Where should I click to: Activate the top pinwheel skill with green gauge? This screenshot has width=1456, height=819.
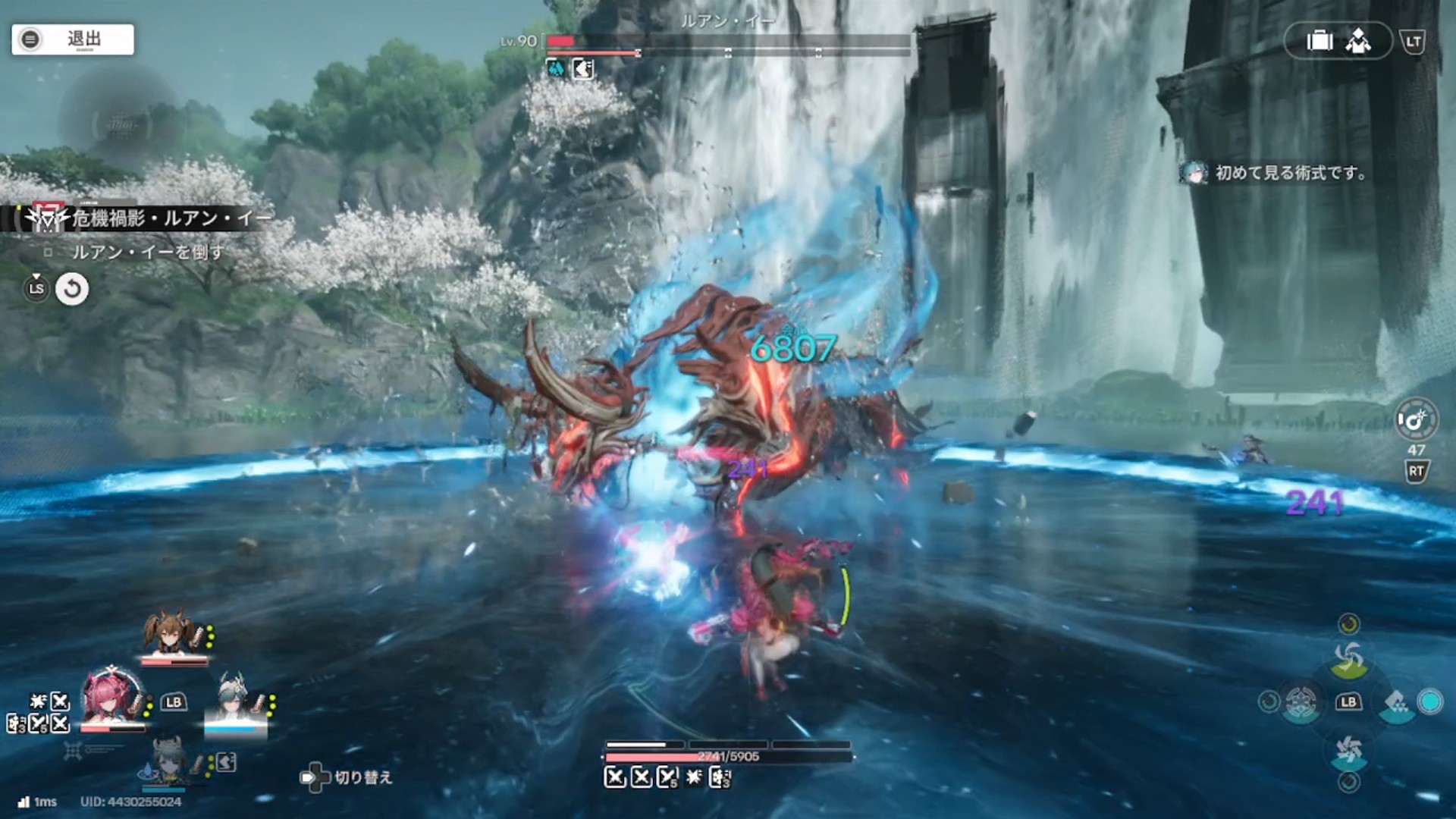[1348, 658]
